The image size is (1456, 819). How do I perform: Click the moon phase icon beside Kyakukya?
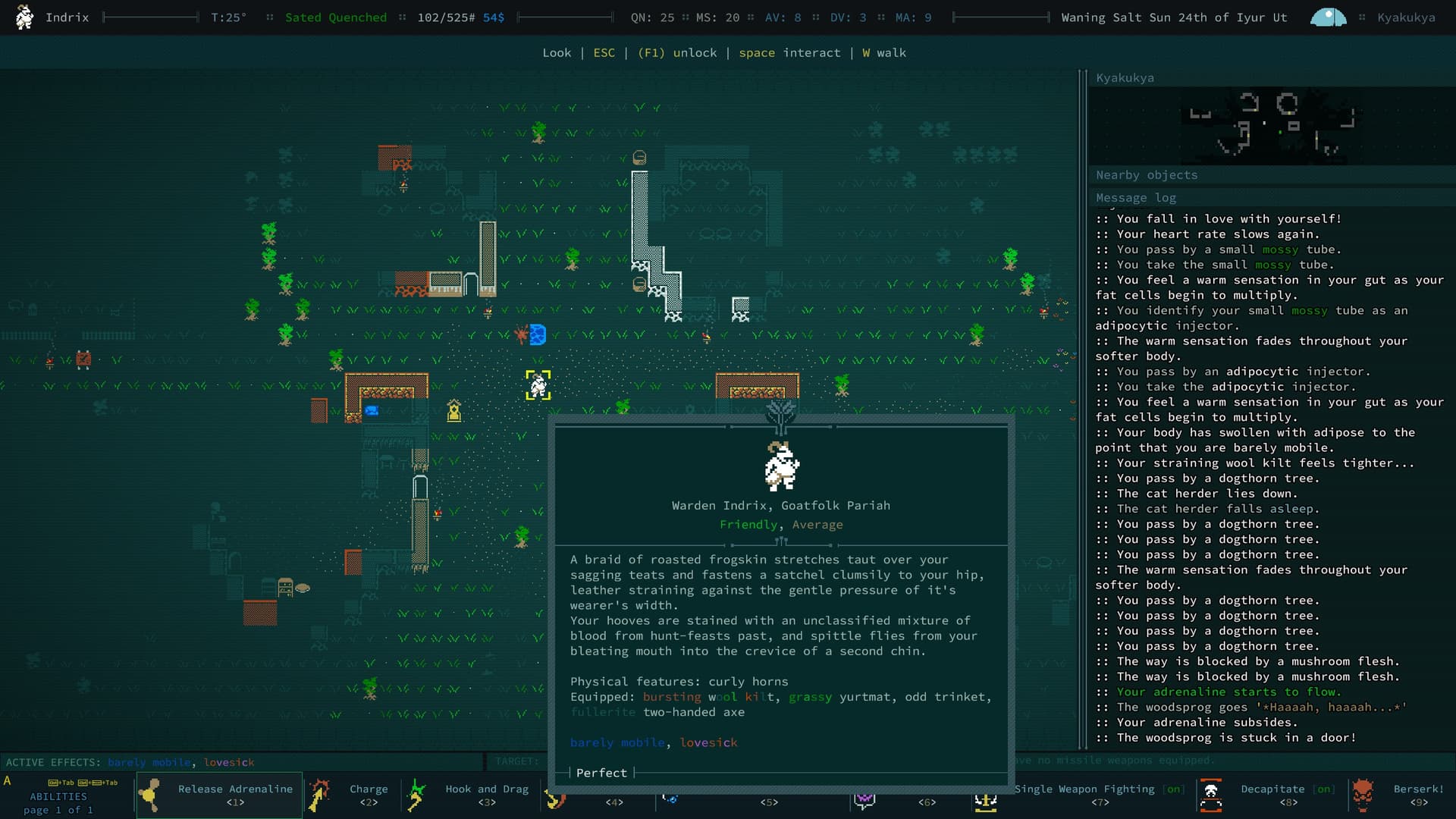[1328, 17]
